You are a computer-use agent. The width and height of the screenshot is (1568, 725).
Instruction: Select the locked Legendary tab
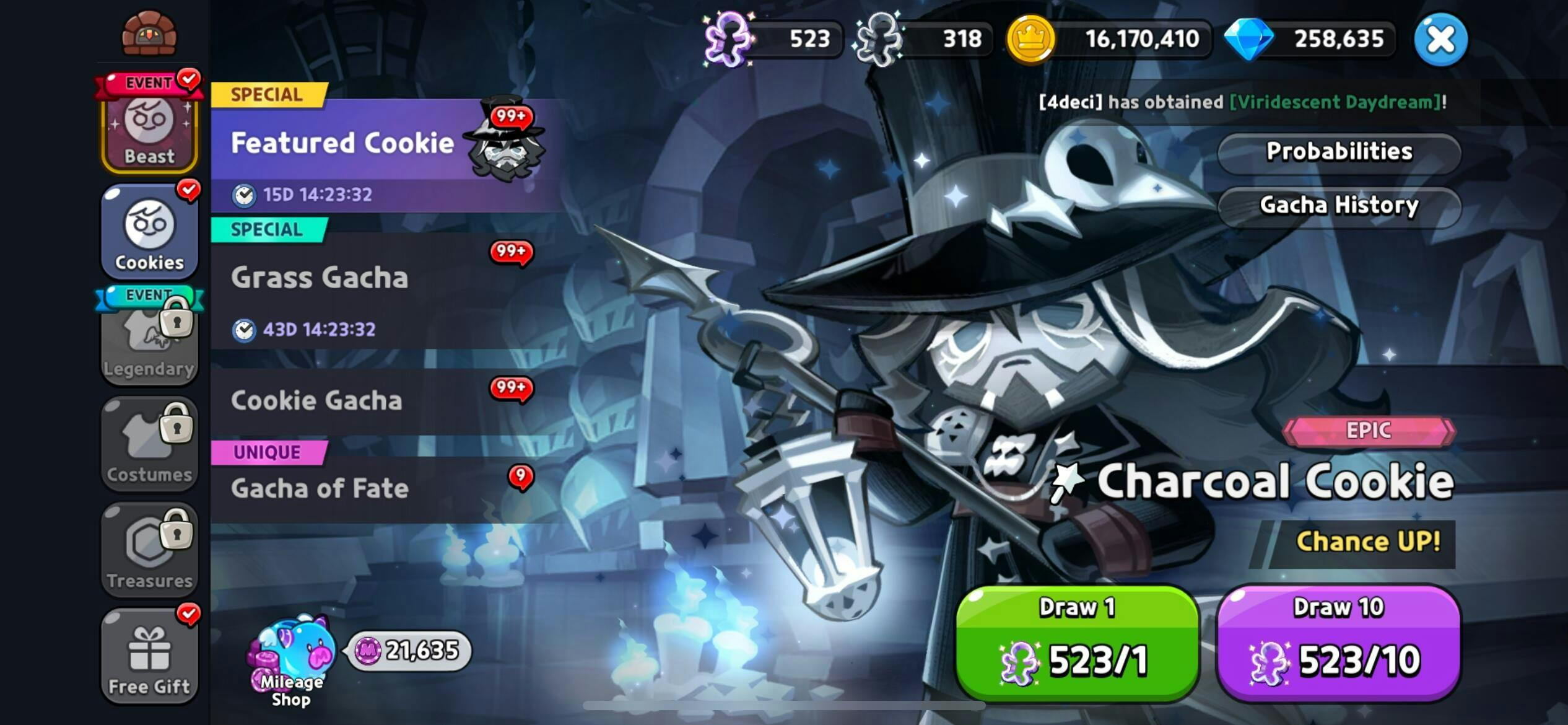click(x=149, y=340)
